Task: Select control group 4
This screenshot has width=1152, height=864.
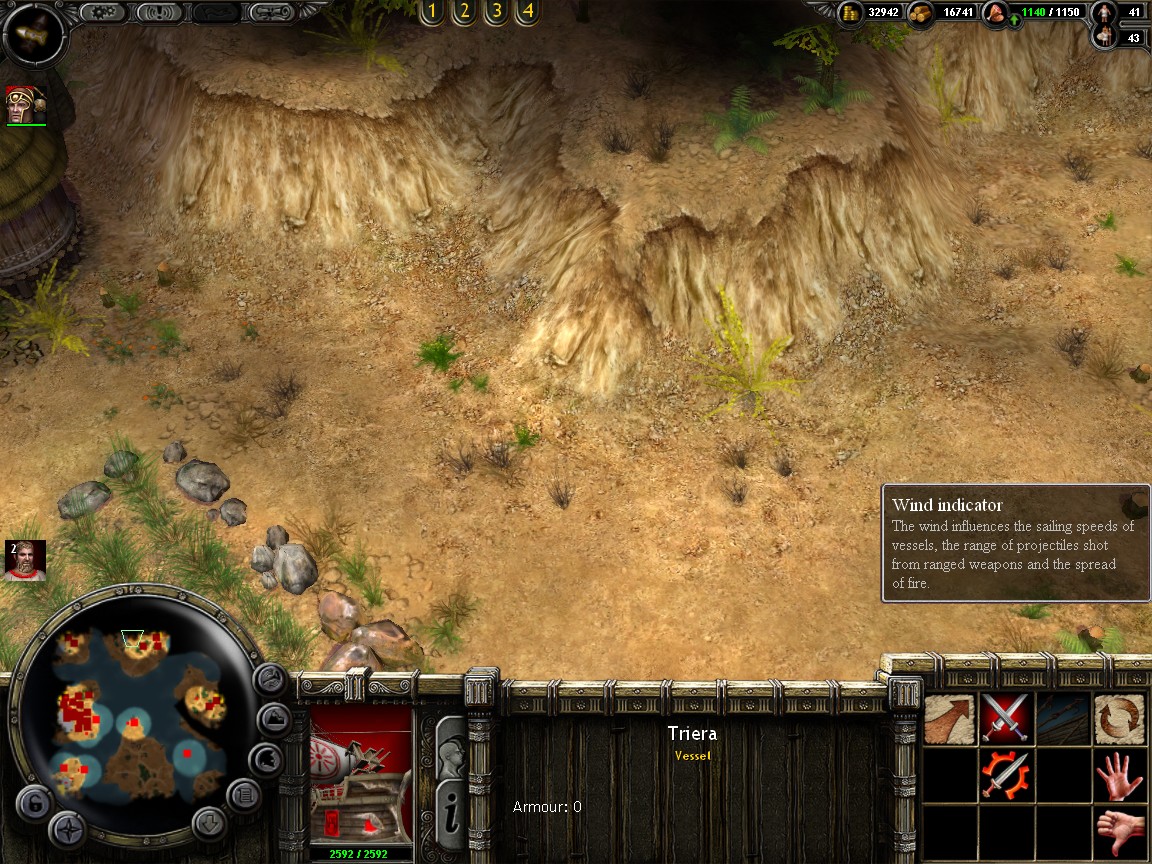Action: (527, 12)
